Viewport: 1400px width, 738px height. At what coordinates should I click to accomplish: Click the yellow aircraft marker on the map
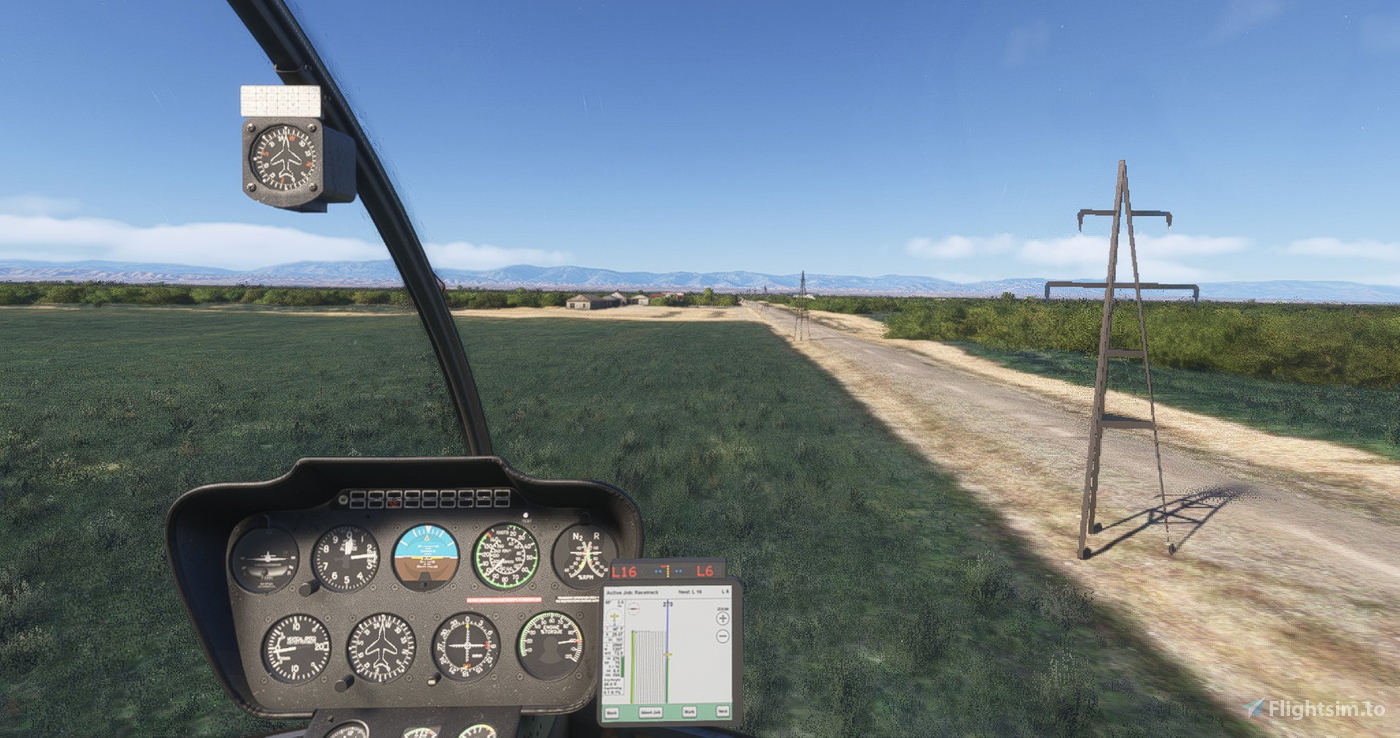pos(668,655)
